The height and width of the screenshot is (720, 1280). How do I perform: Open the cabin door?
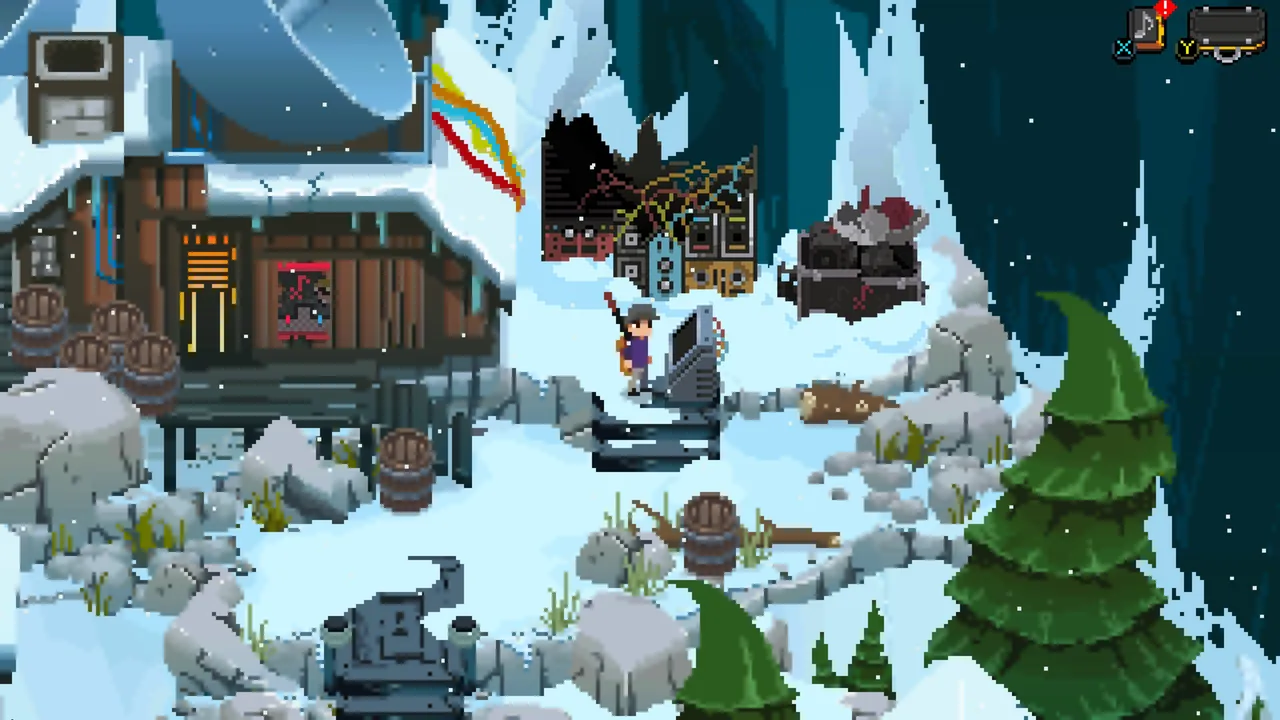pos(207,320)
